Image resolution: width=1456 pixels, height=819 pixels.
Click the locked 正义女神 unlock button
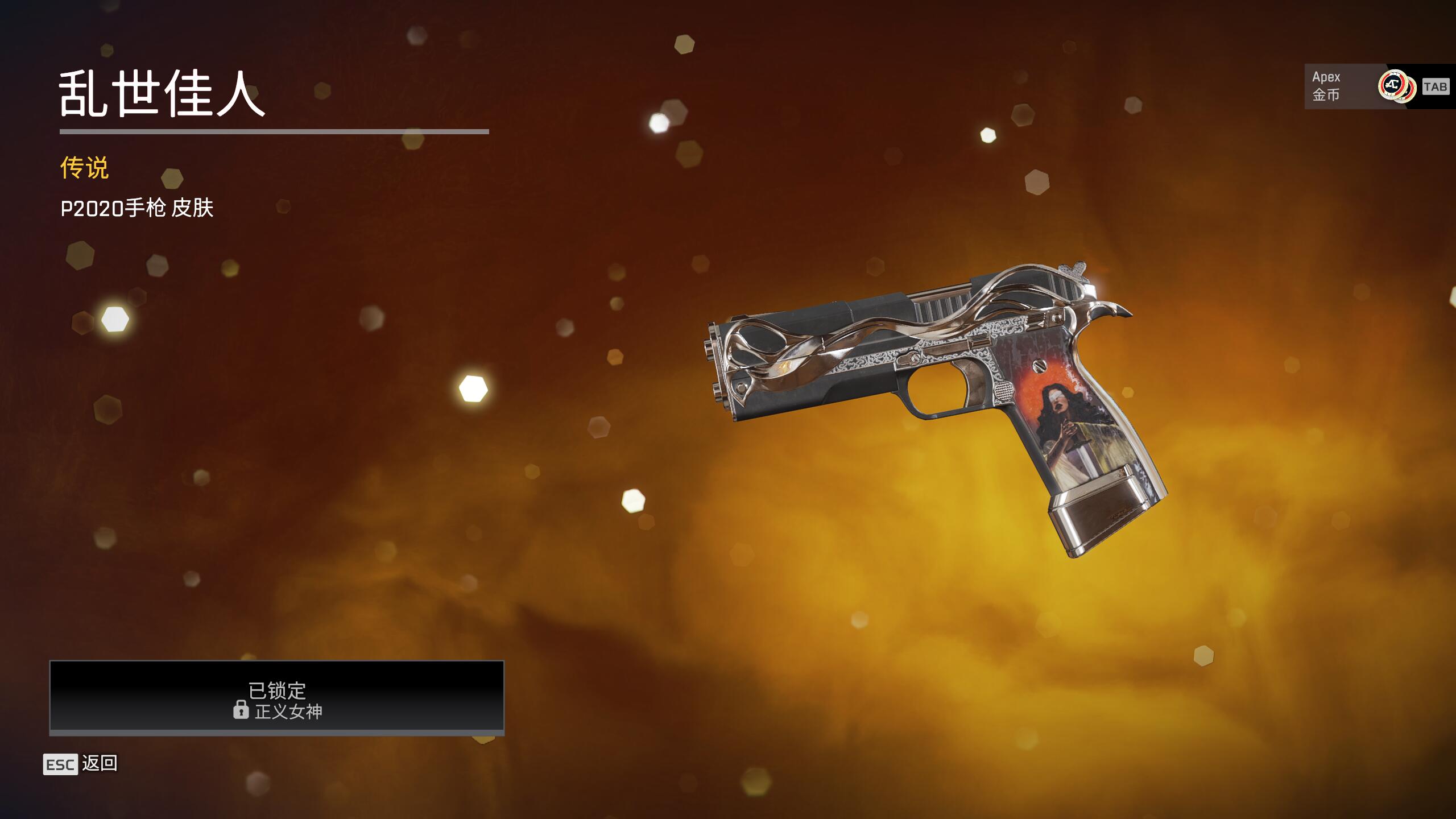pyautogui.click(x=277, y=697)
